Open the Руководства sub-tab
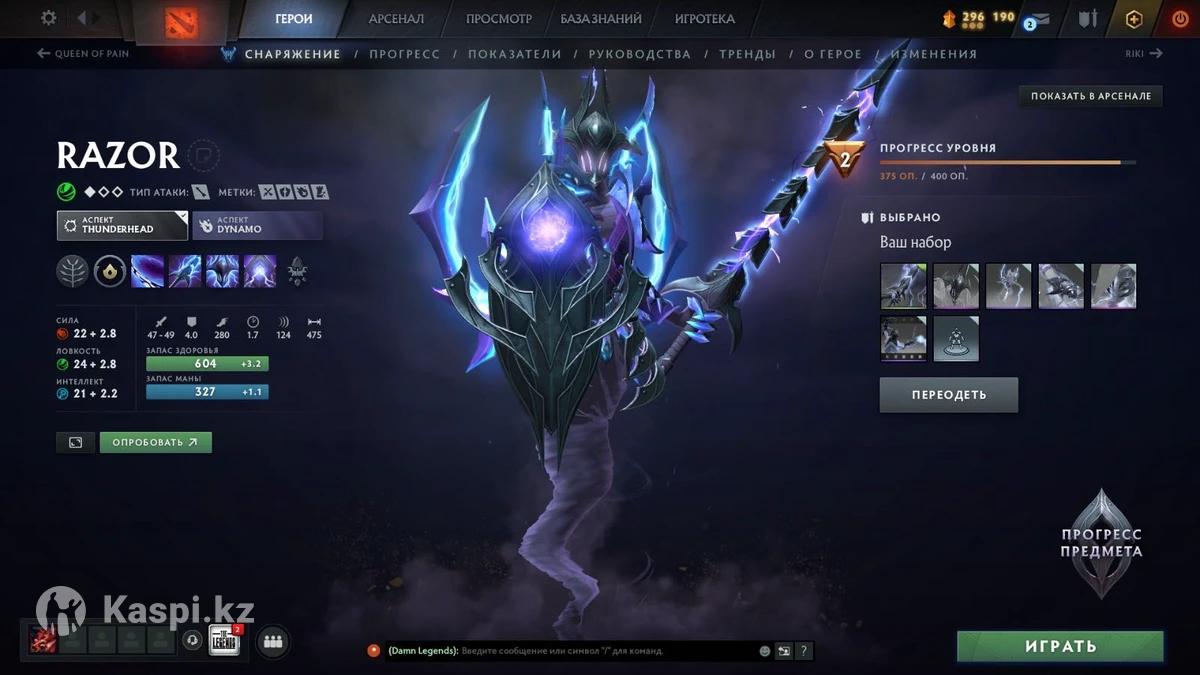Viewport: 1200px width, 675px height. point(640,54)
